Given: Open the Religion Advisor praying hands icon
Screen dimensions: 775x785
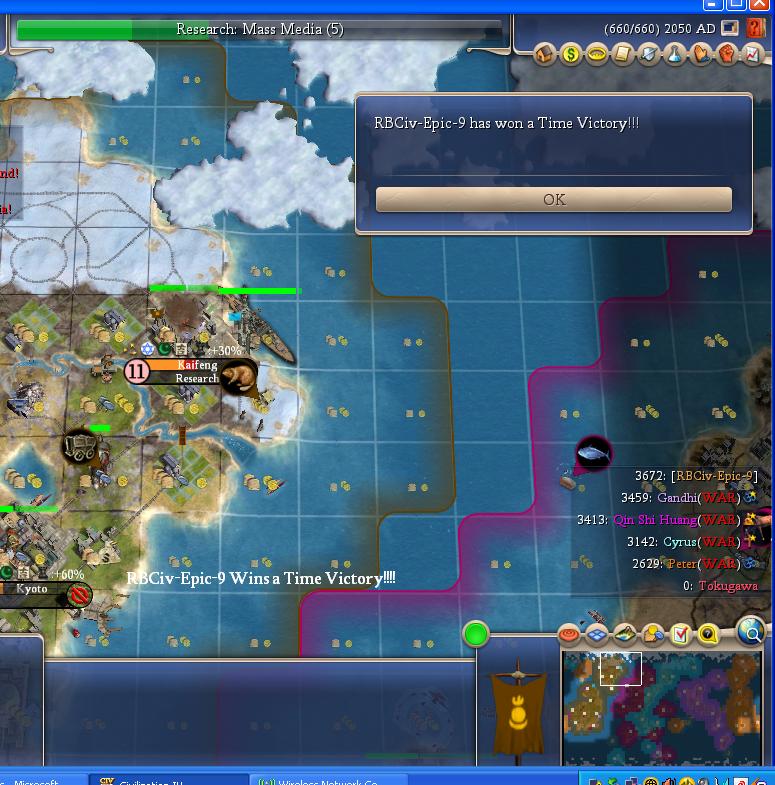Looking at the screenshot, I should (x=701, y=54).
